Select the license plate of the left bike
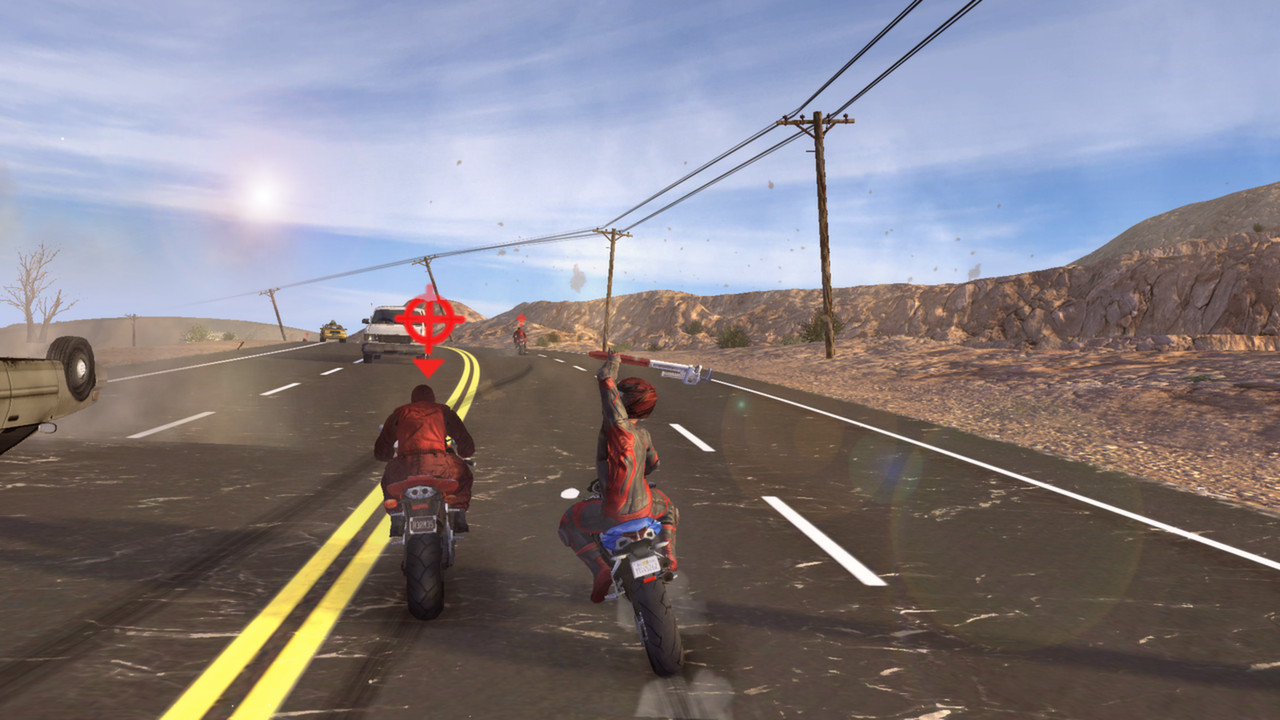Image resolution: width=1280 pixels, height=720 pixels. coord(421,524)
